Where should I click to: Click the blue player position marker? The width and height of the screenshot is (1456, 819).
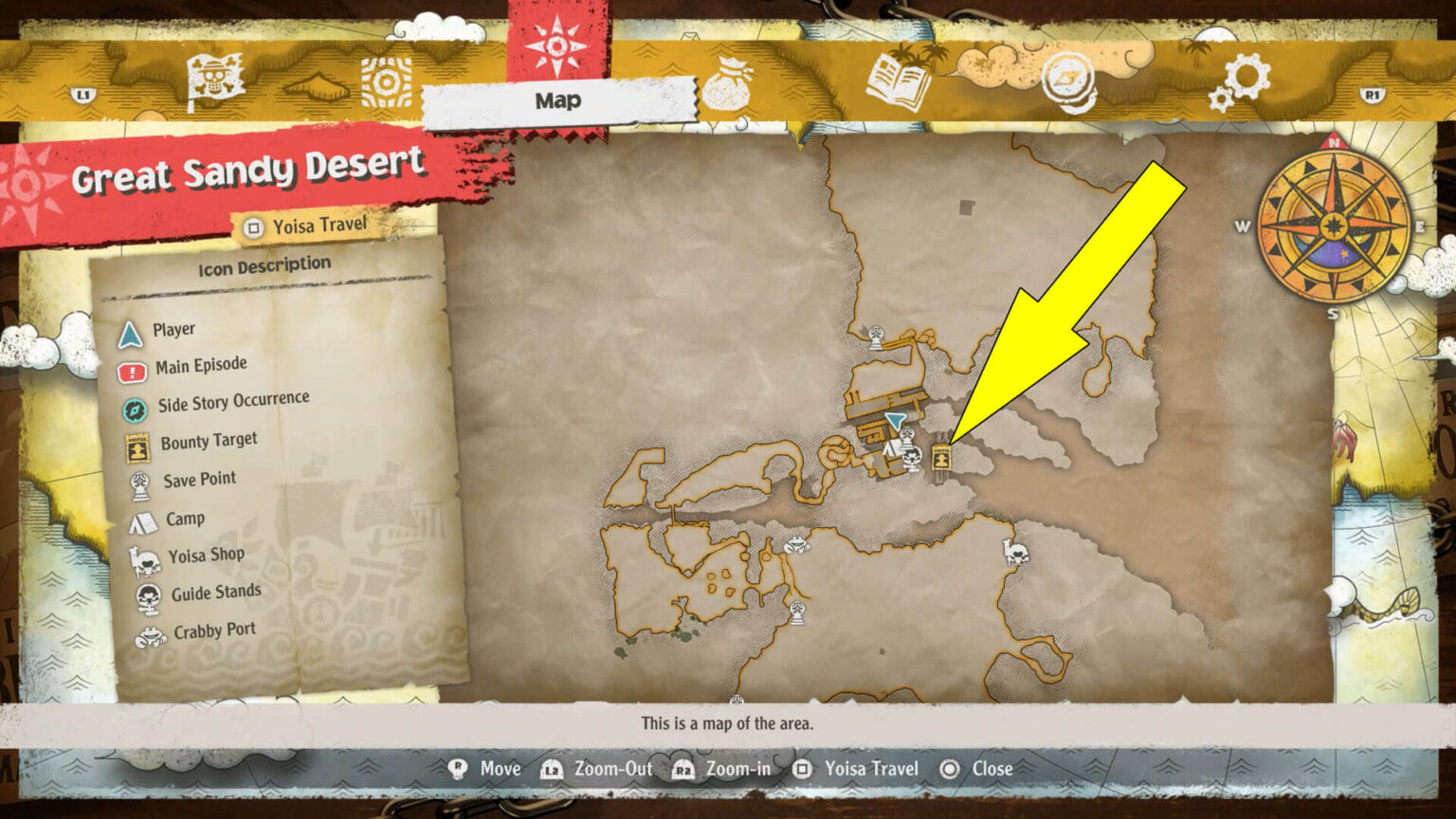point(894,420)
